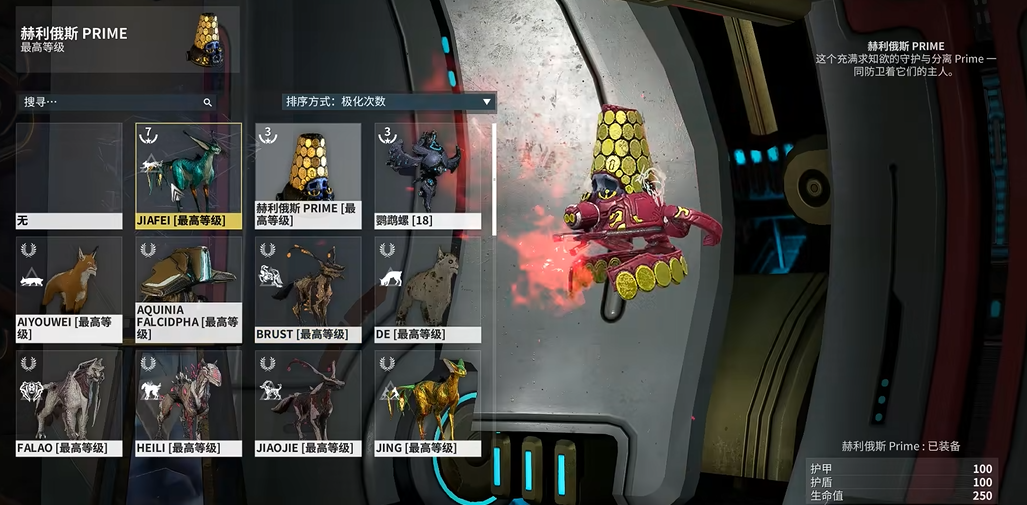This screenshot has height=505, width=1027.
Task: Pick the 鹦鹉螺 sentinel tile
Action: coord(427,176)
